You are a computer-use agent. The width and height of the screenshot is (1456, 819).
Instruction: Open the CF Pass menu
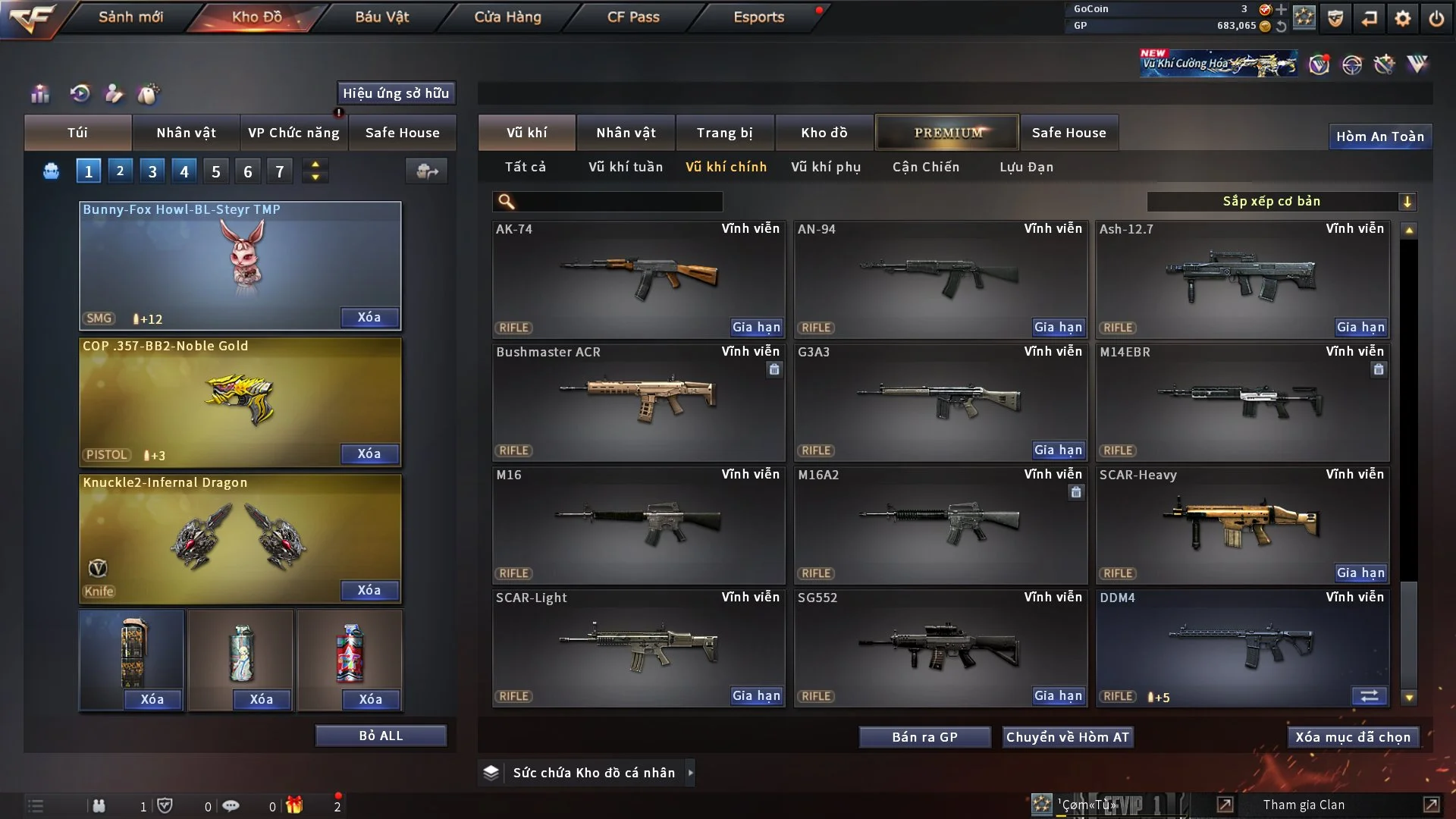tap(633, 17)
